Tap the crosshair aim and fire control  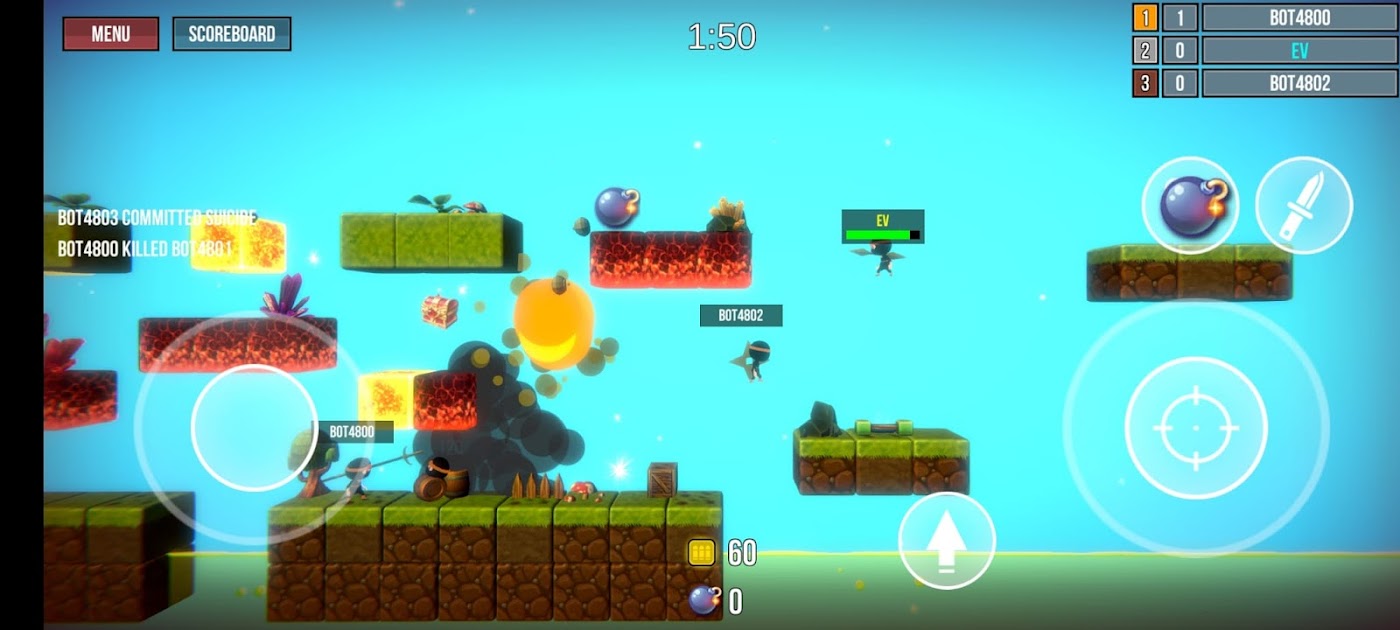coord(1196,427)
